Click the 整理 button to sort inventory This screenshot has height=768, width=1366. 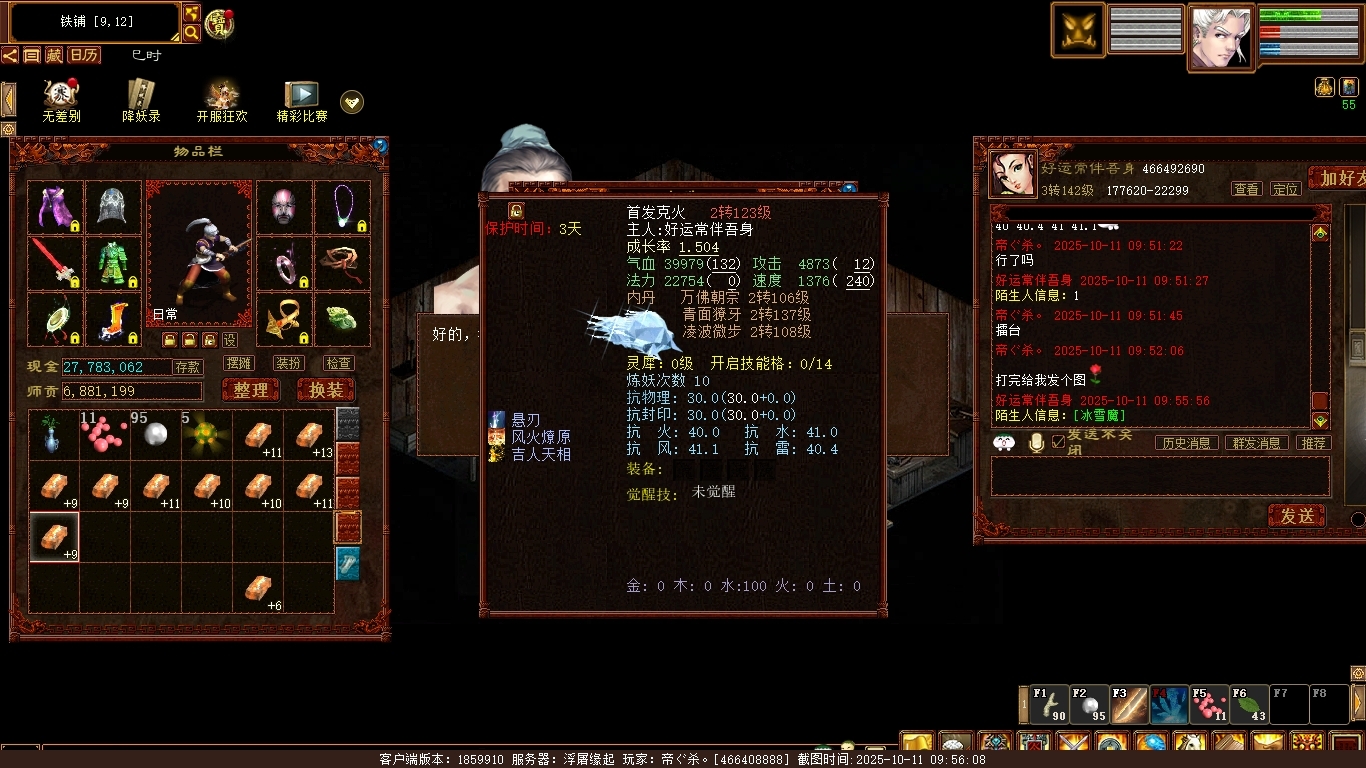click(x=251, y=390)
